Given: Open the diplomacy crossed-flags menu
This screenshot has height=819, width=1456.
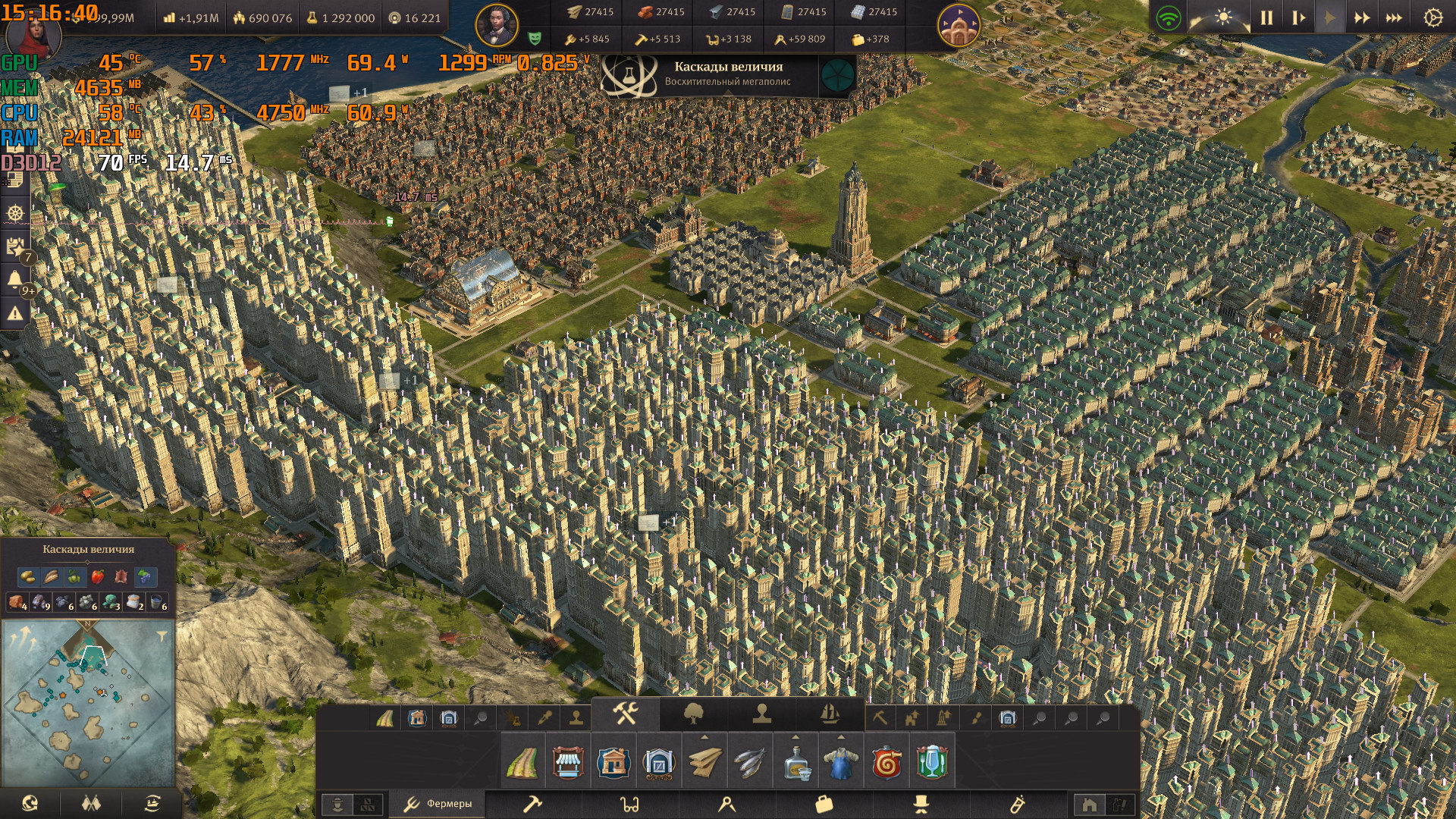Looking at the screenshot, I should [x=91, y=803].
